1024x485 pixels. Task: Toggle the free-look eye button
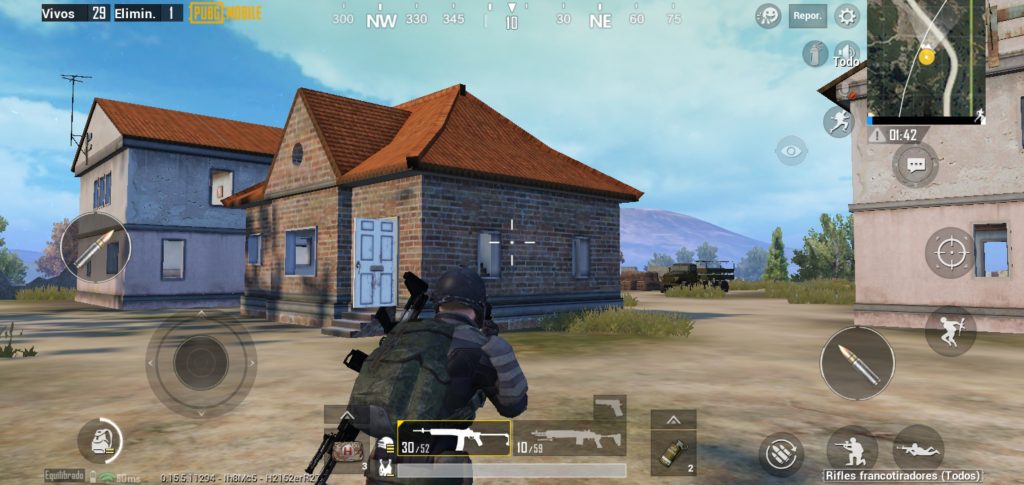click(x=791, y=150)
